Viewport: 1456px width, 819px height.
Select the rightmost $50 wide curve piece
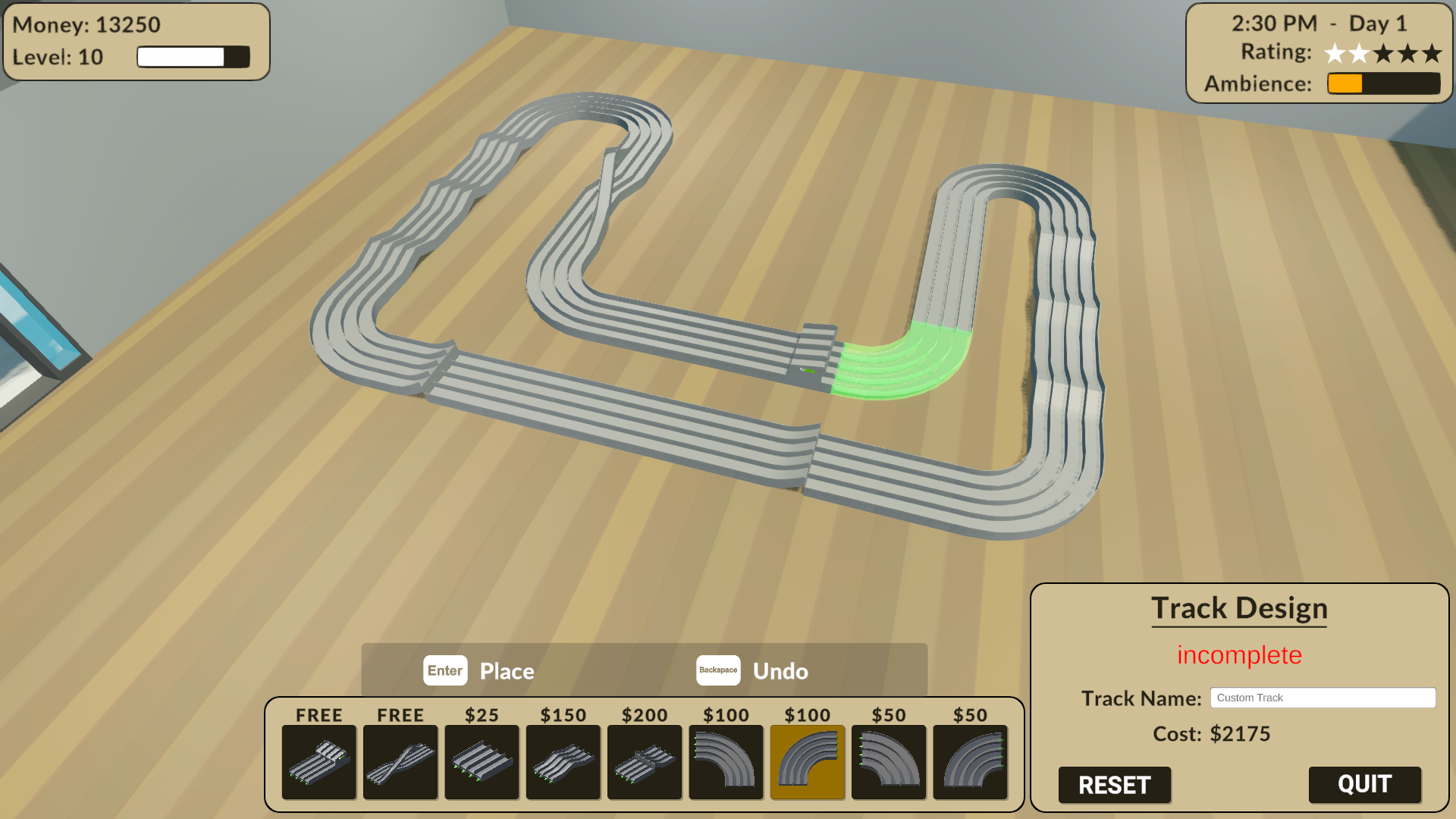pos(971,762)
